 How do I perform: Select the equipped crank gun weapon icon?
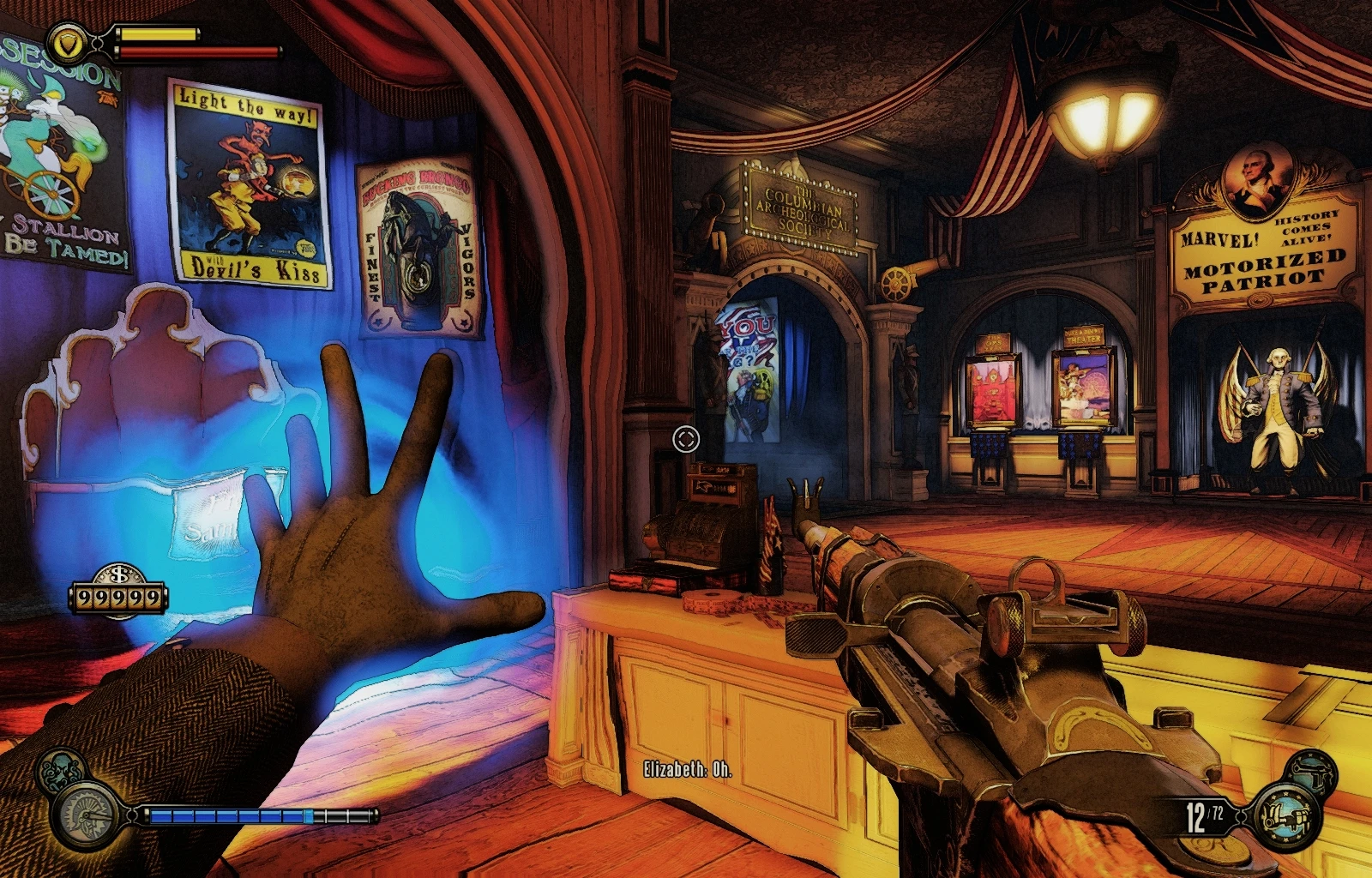click(x=1285, y=815)
